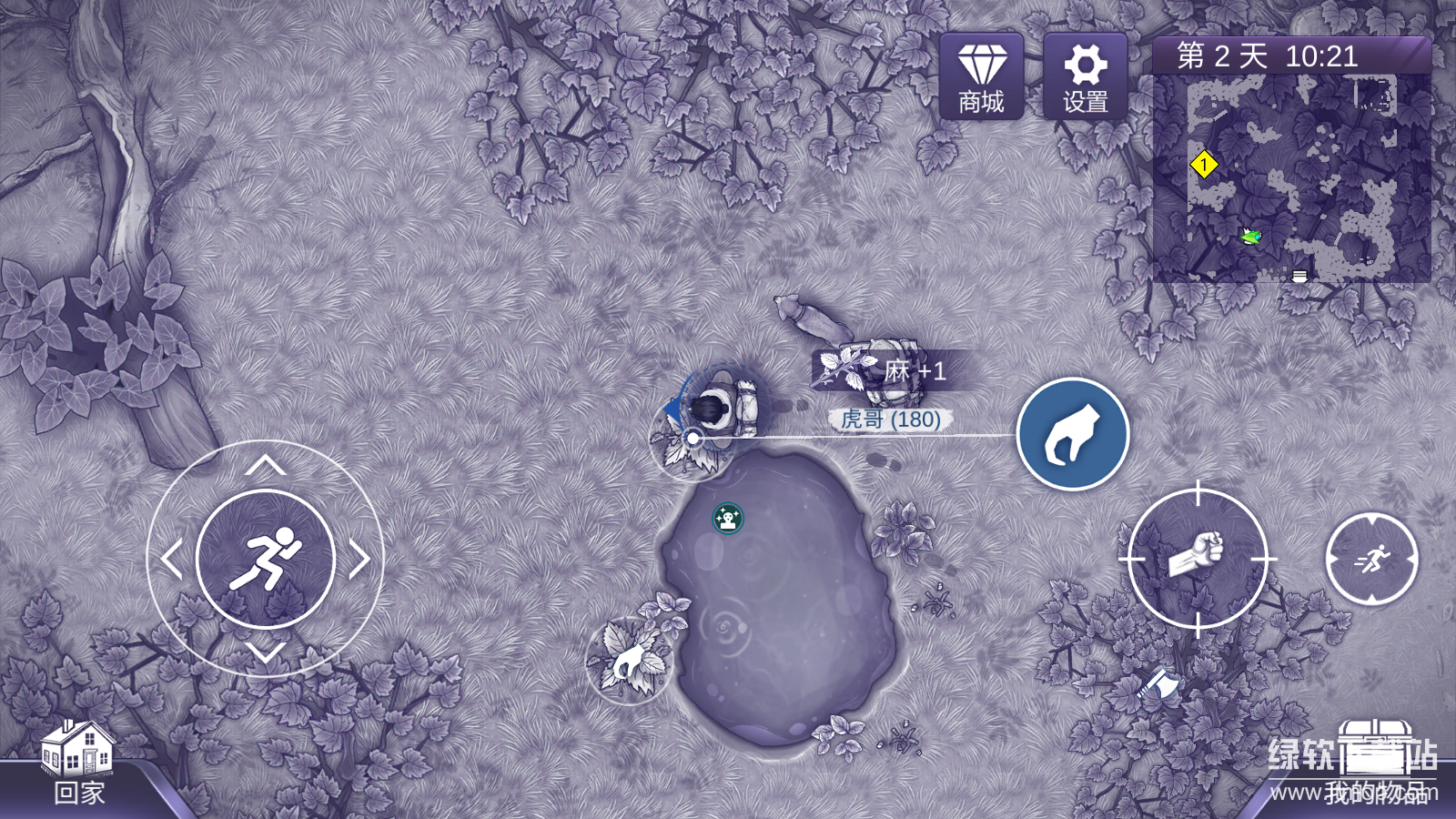Click the running man joystick center

coord(265,559)
